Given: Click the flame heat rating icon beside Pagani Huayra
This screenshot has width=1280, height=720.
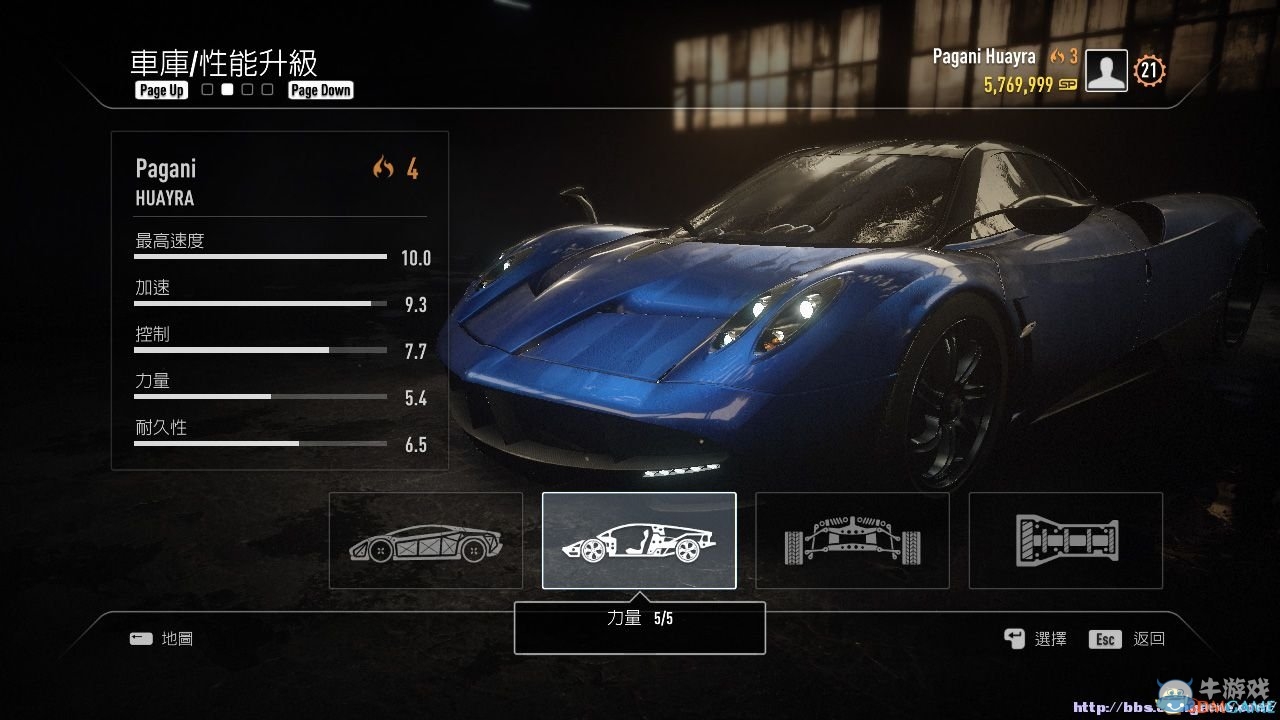Looking at the screenshot, I should 1058,57.
